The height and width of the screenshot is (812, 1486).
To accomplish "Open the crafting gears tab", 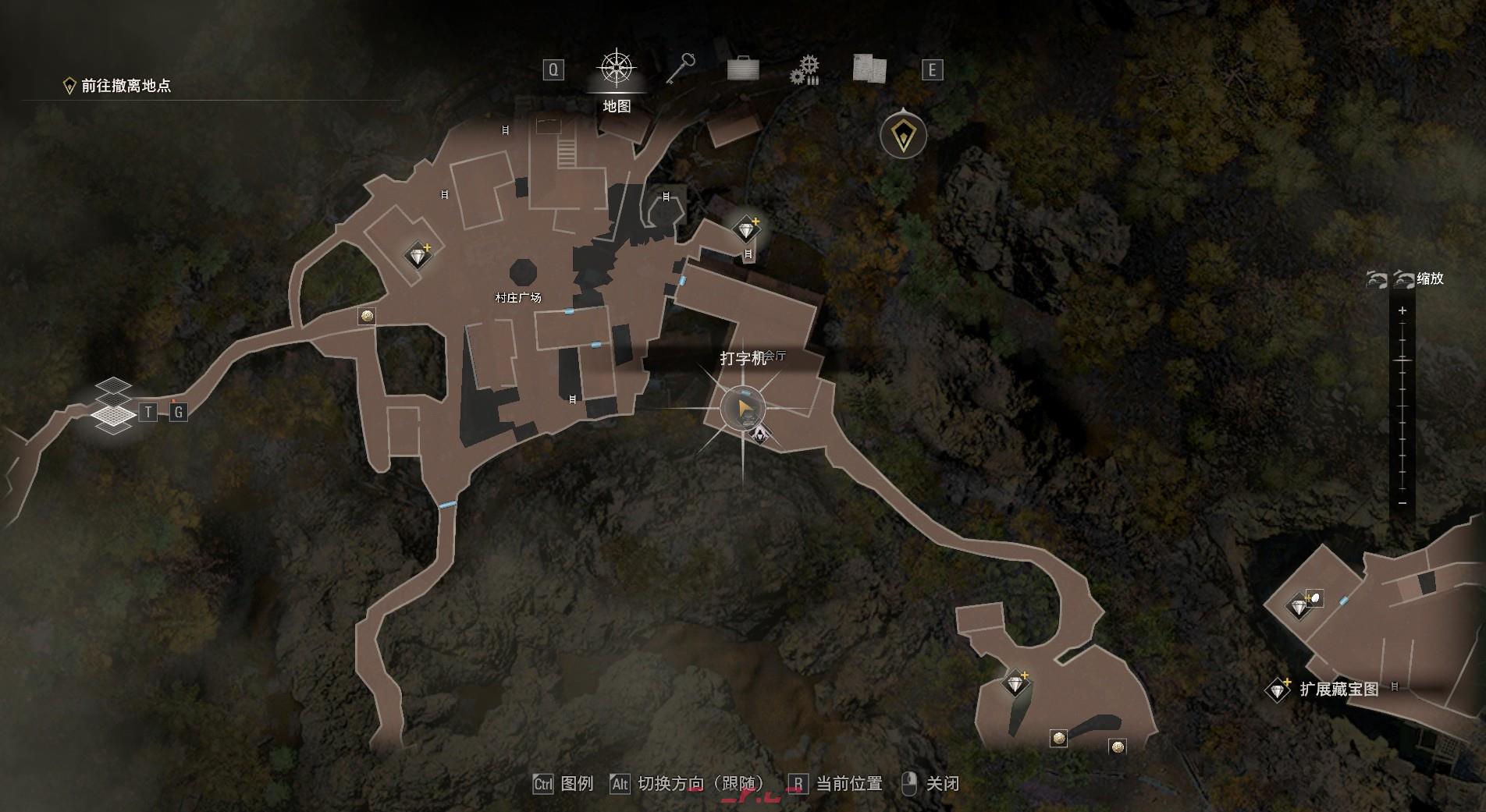I will [x=805, y=70].
